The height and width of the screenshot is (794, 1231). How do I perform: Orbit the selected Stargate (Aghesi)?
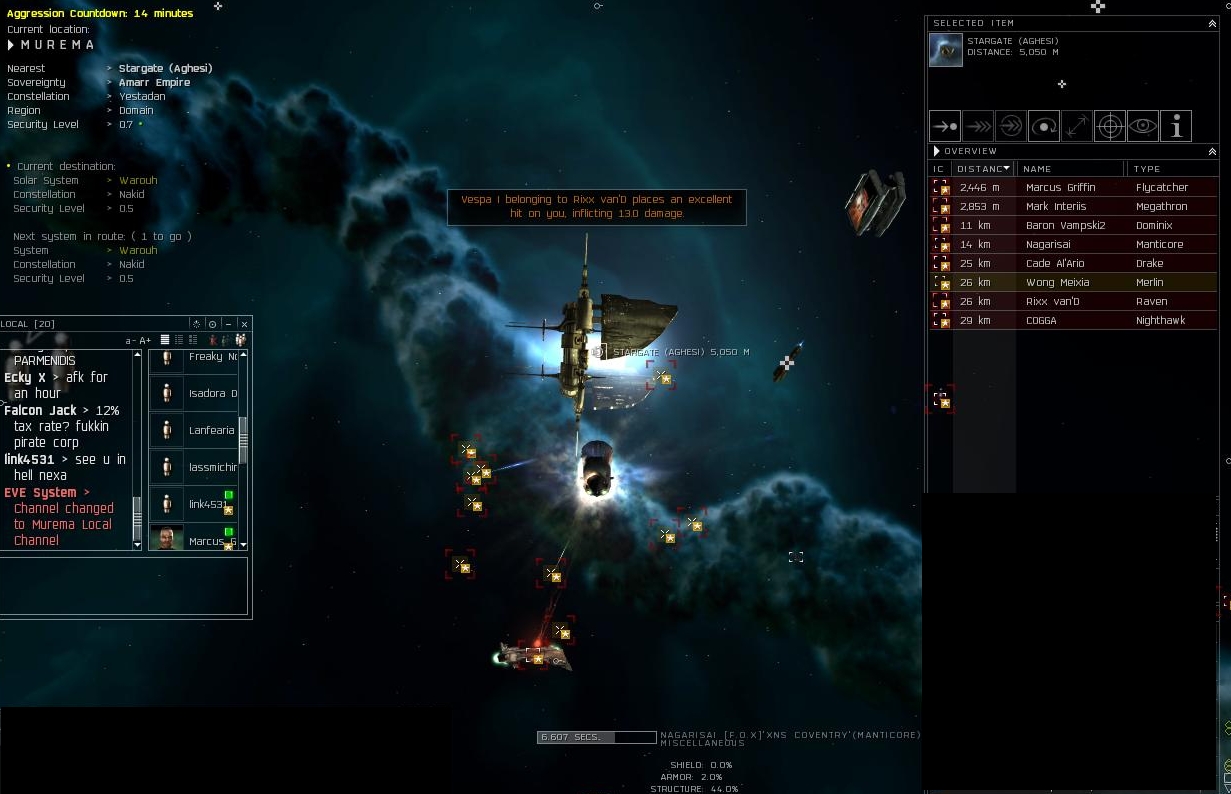(1043, 126)
